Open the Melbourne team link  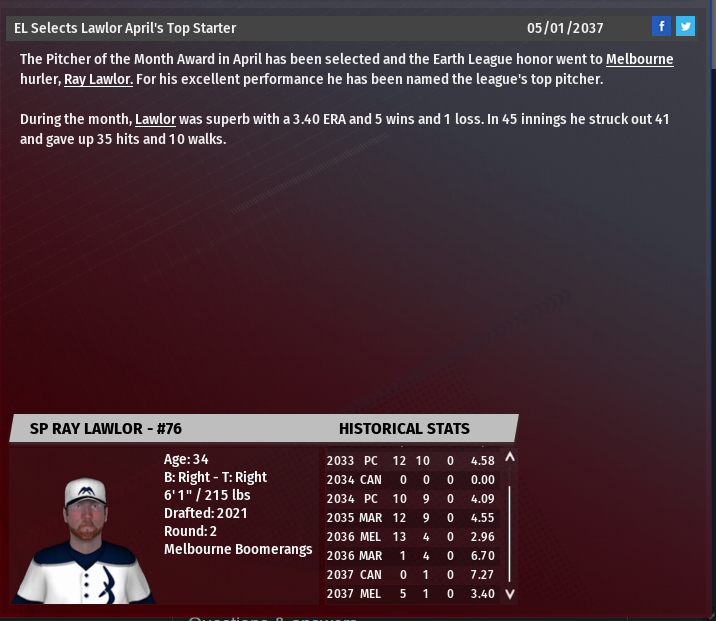[639, 60]
